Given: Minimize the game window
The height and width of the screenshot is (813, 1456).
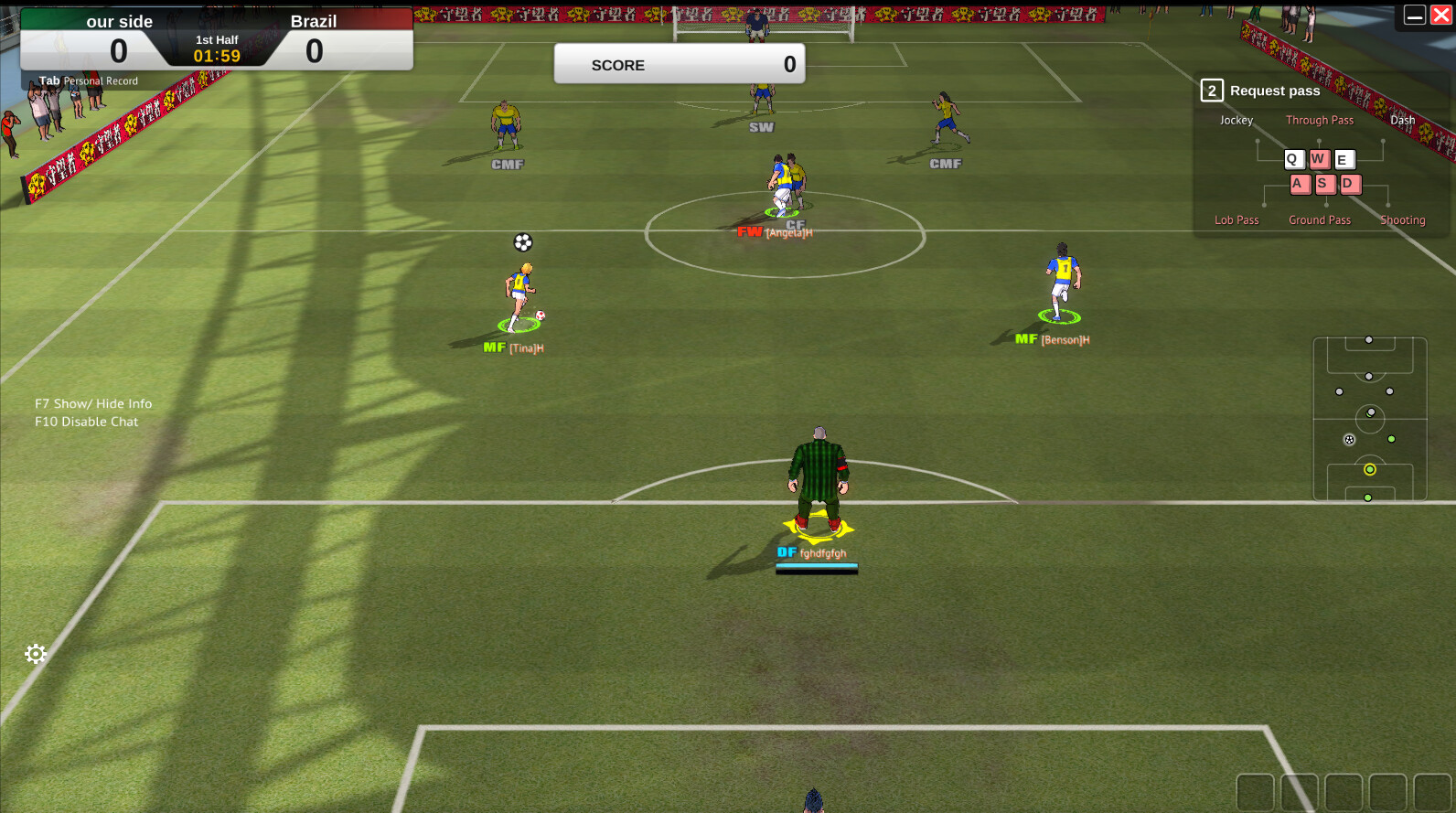Looking at the screenshot, I should tap(1414, 16).
